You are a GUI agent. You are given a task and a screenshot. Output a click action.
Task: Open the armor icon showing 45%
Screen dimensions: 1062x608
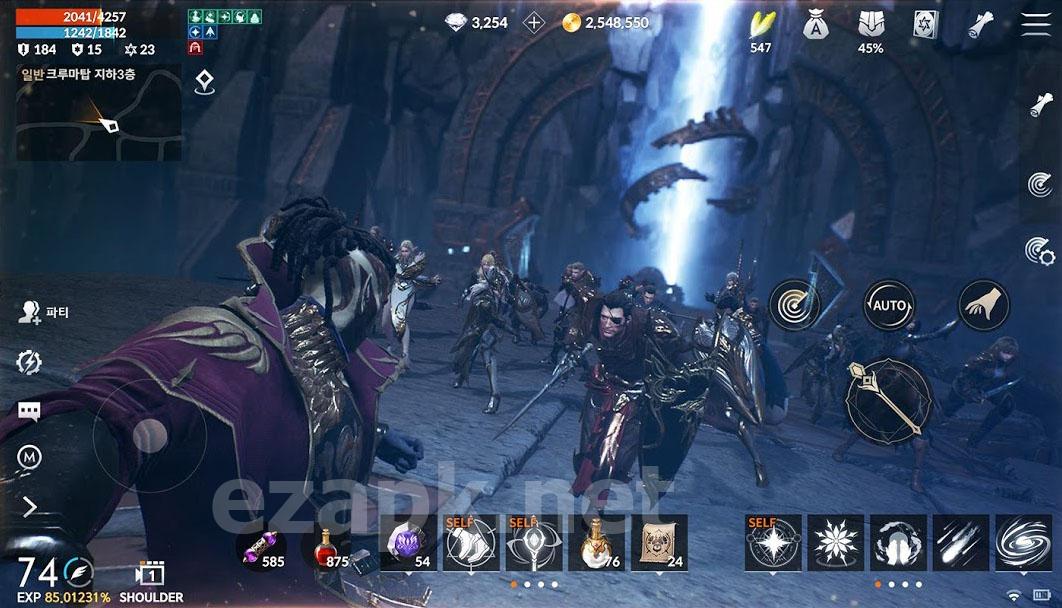870,25
